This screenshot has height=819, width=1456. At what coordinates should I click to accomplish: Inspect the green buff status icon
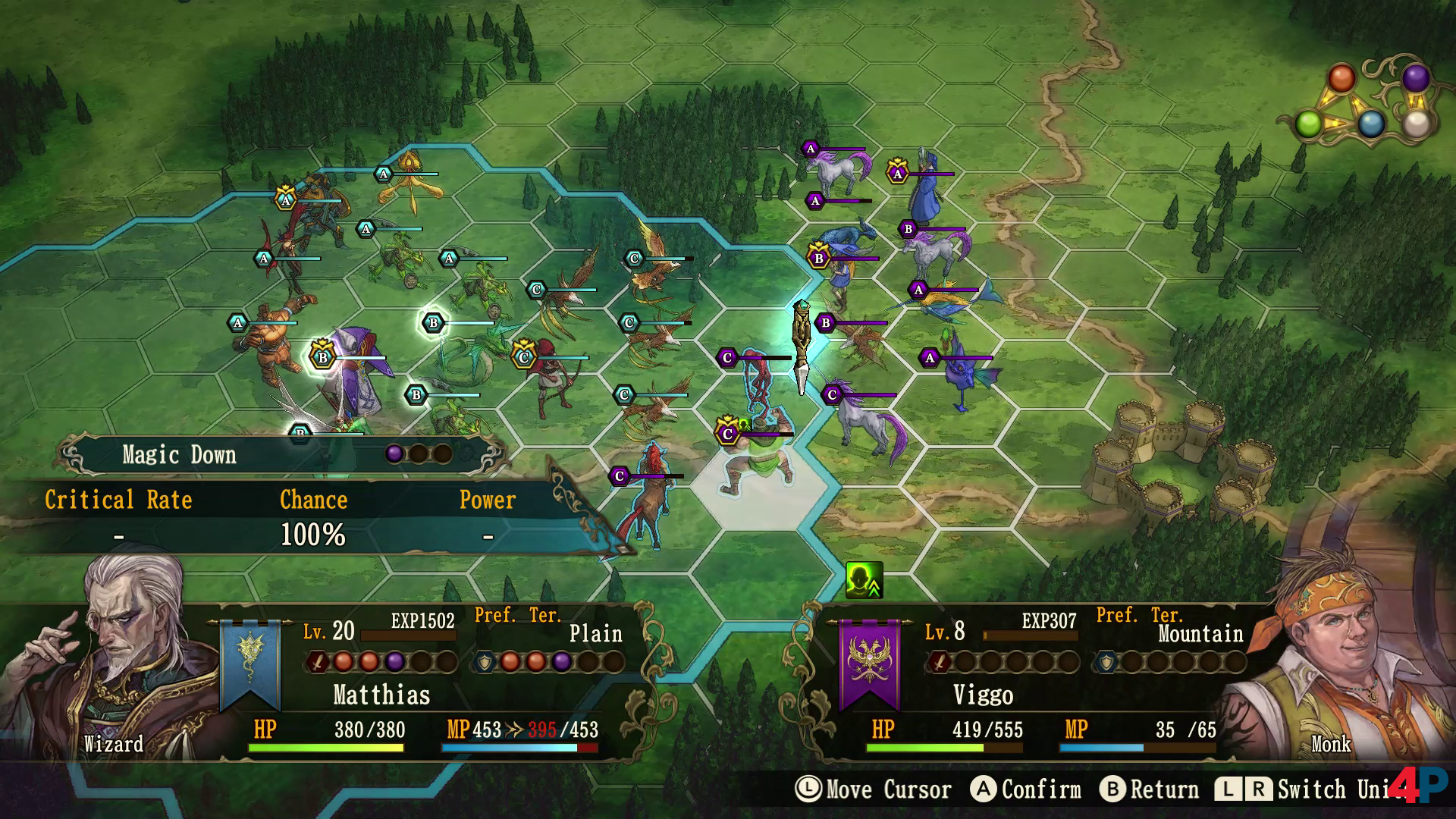(864, 580)
